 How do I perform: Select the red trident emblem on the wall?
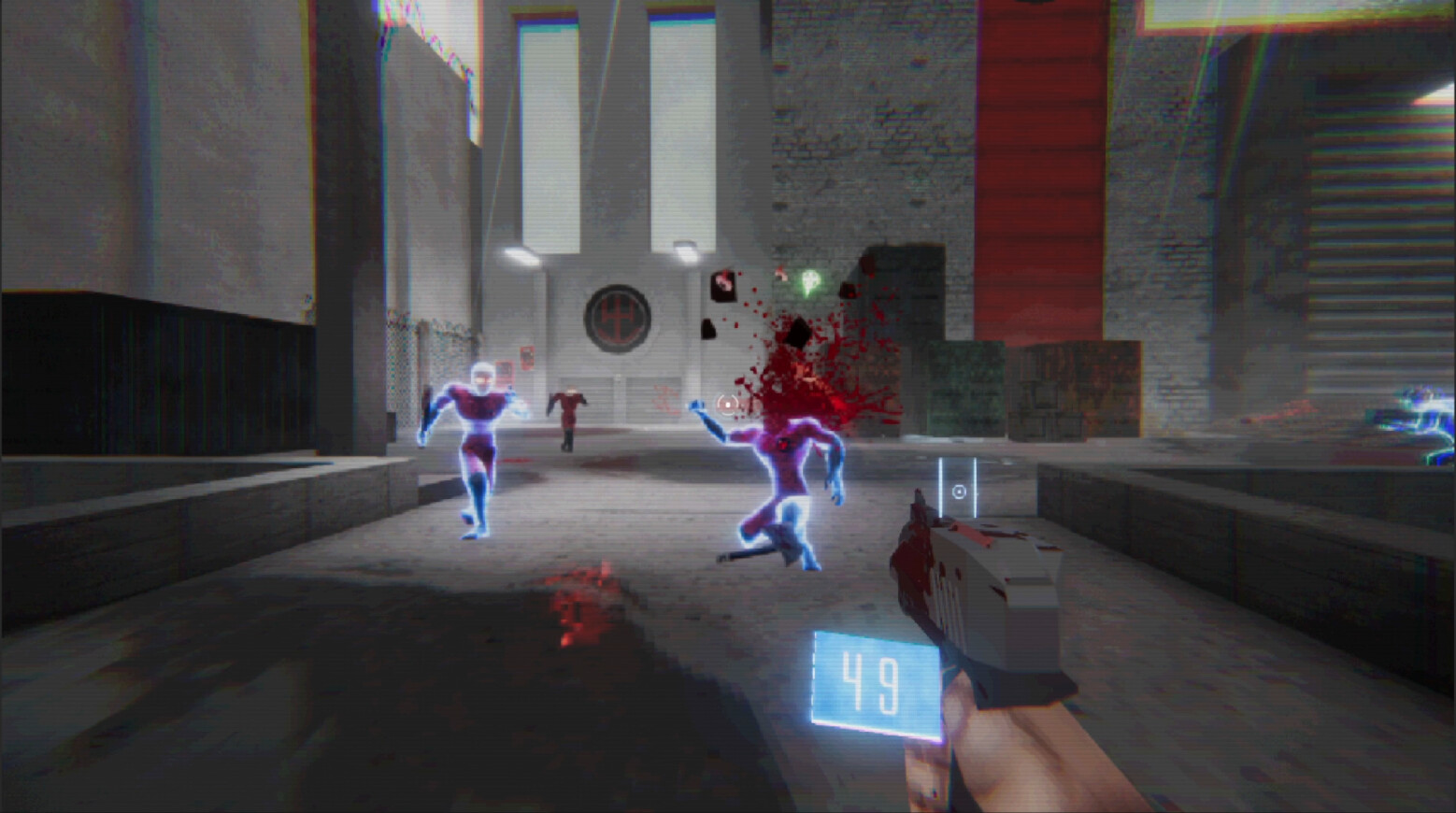620,318
